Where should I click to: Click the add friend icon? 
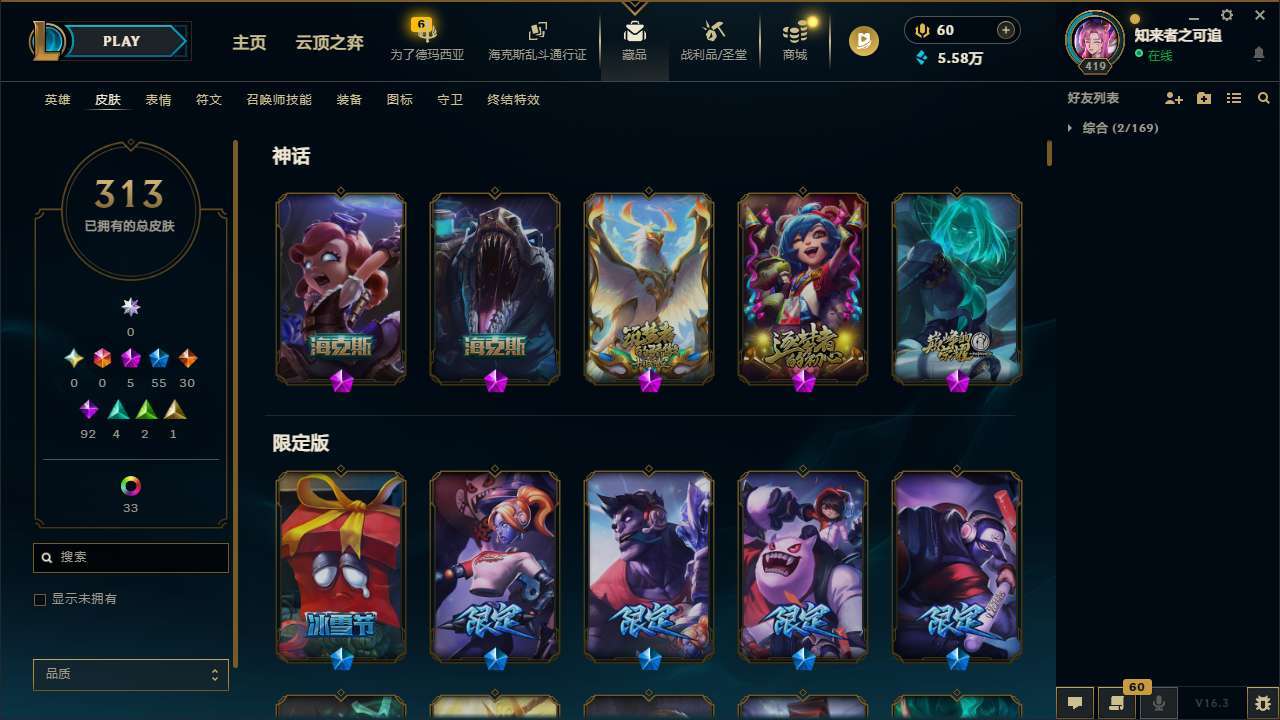click(1173, 98)
